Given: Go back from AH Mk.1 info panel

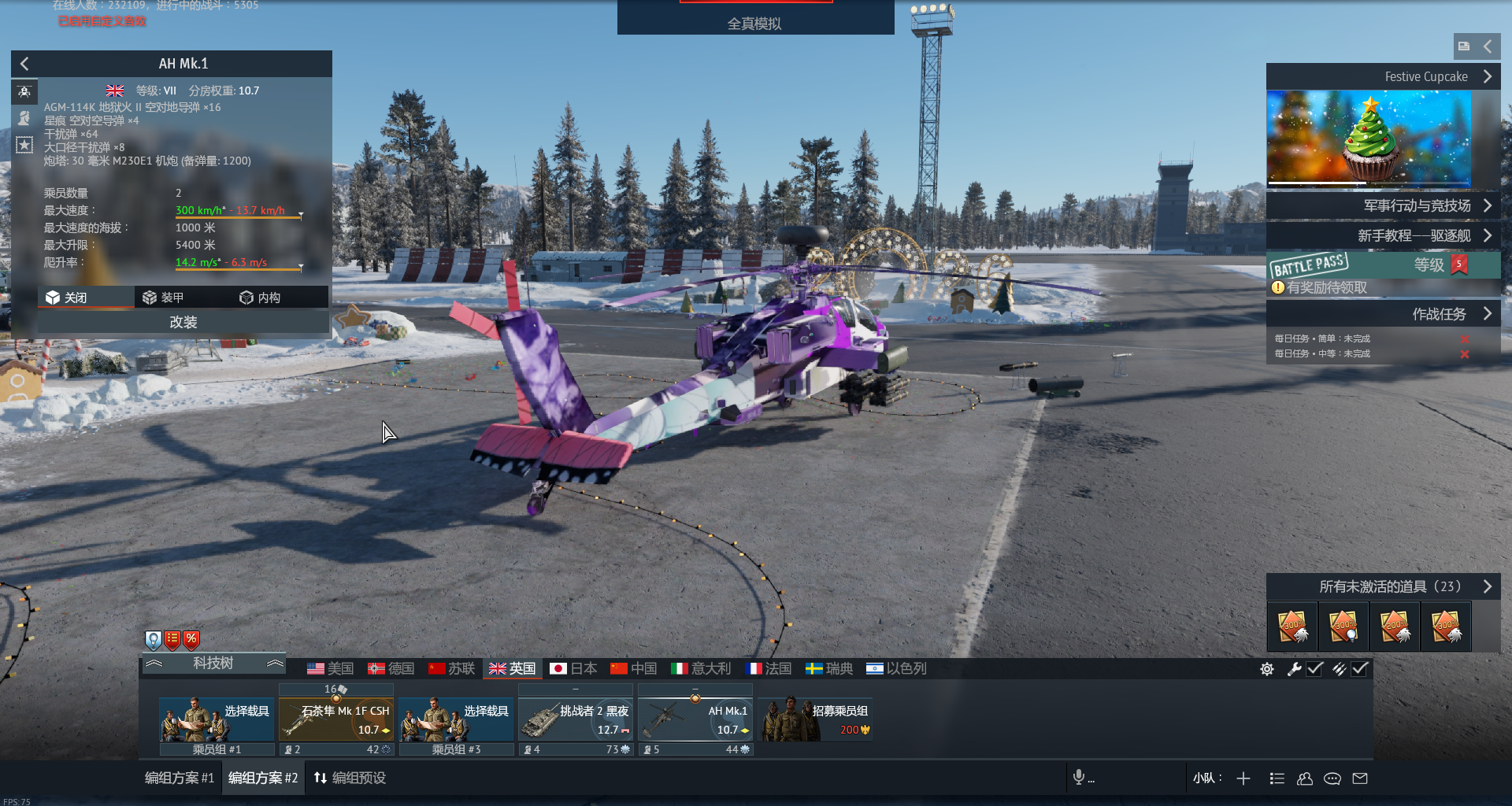Looking at the screenshot, I should click(x=24, y=64).
